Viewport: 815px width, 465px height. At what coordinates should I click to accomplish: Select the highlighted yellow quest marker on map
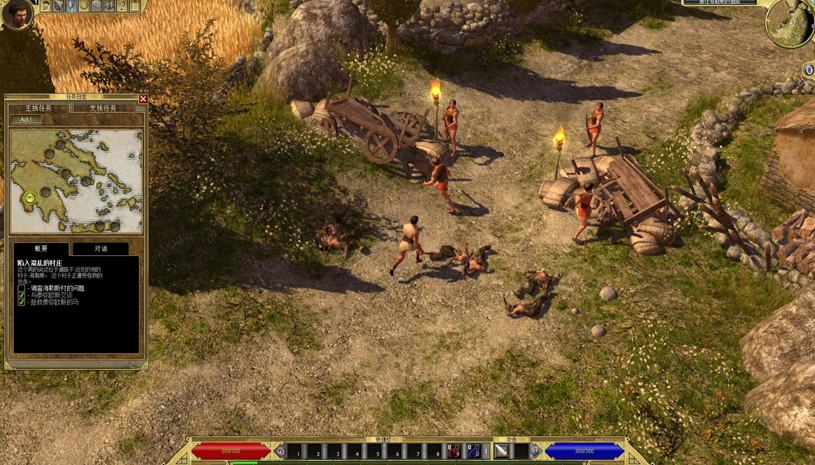click(30, 198)
